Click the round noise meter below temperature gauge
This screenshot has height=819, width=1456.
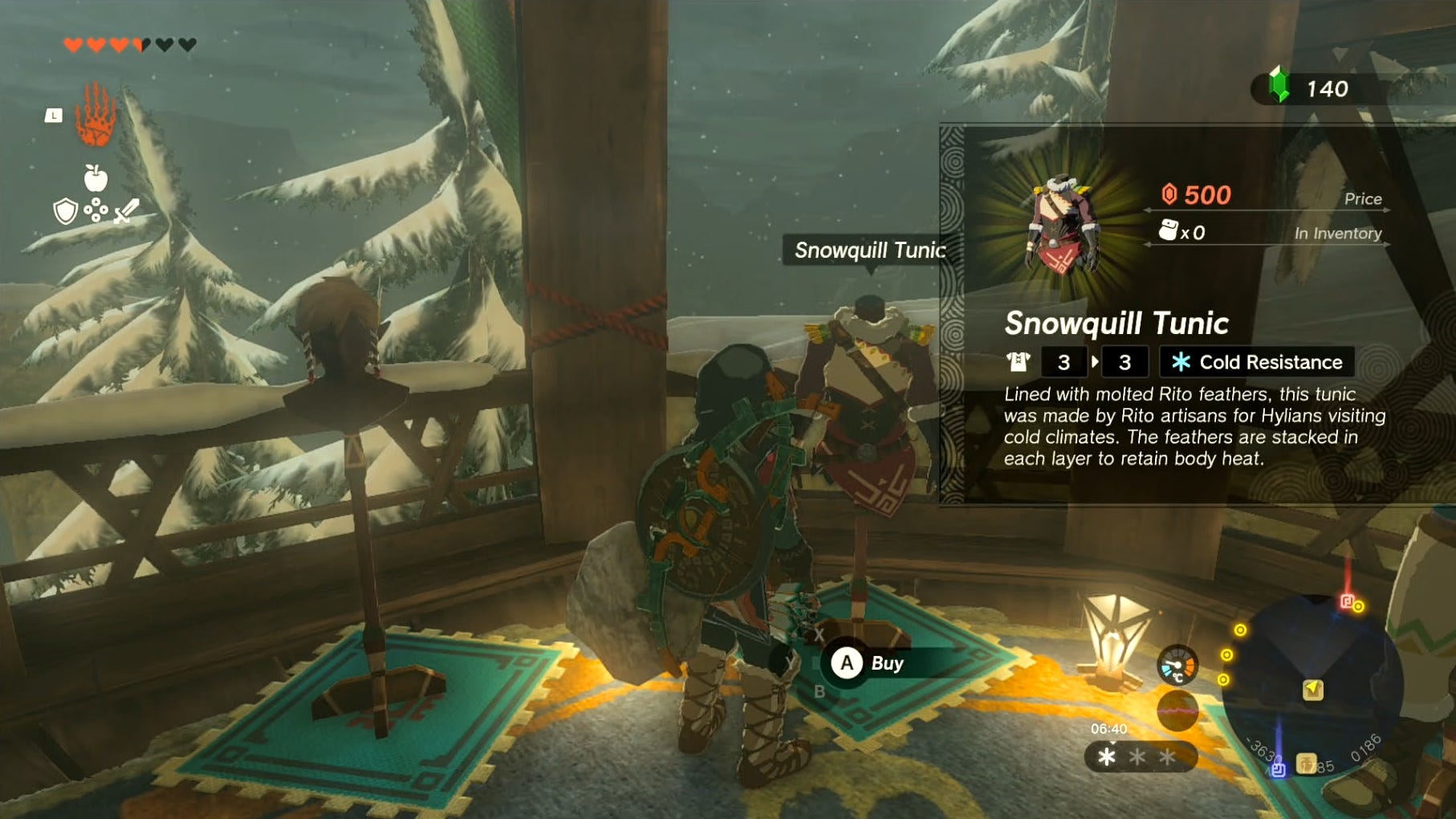click(x=1177, y=711)
